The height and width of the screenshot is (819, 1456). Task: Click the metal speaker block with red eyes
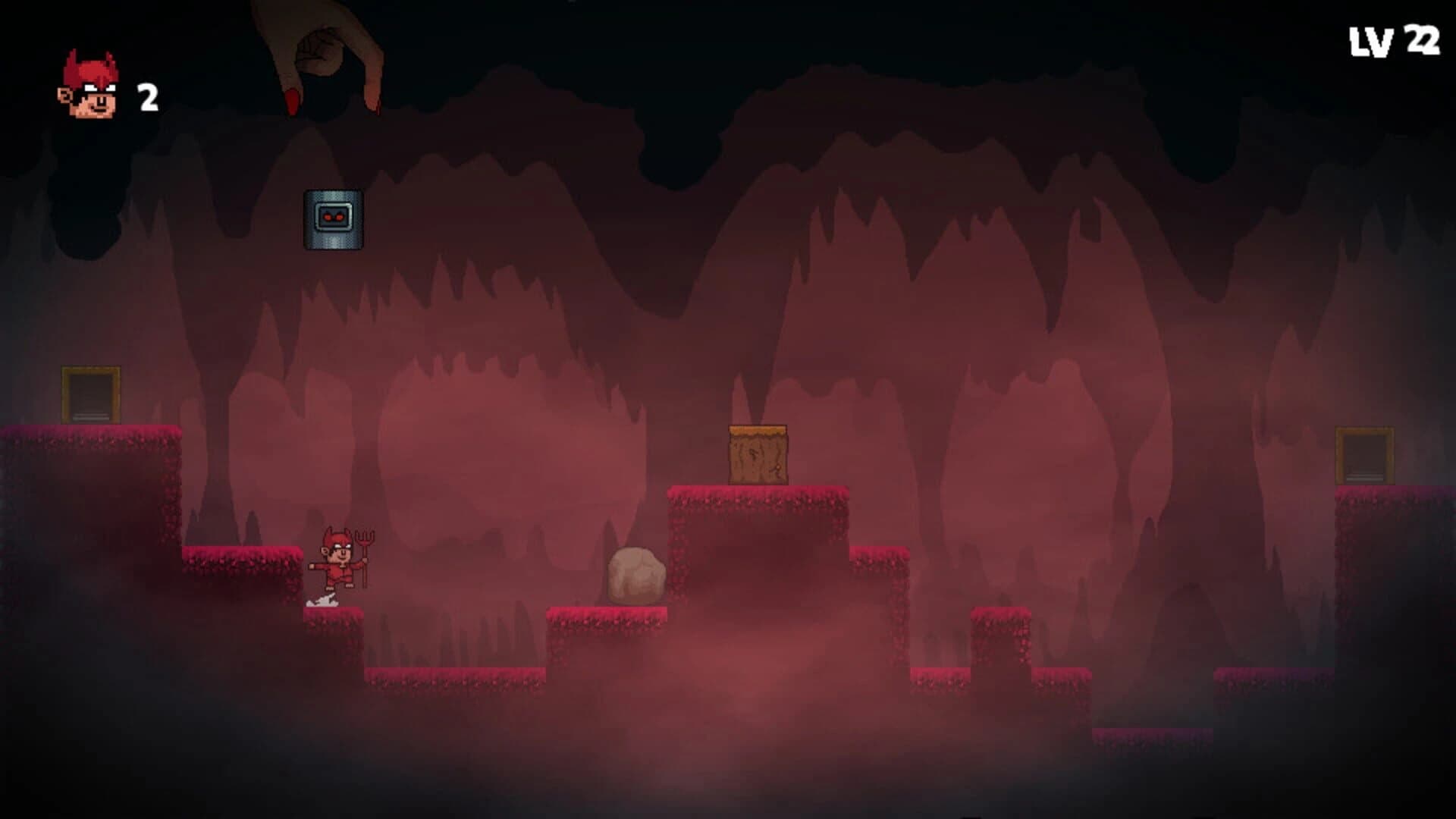[x=332, y=220]
